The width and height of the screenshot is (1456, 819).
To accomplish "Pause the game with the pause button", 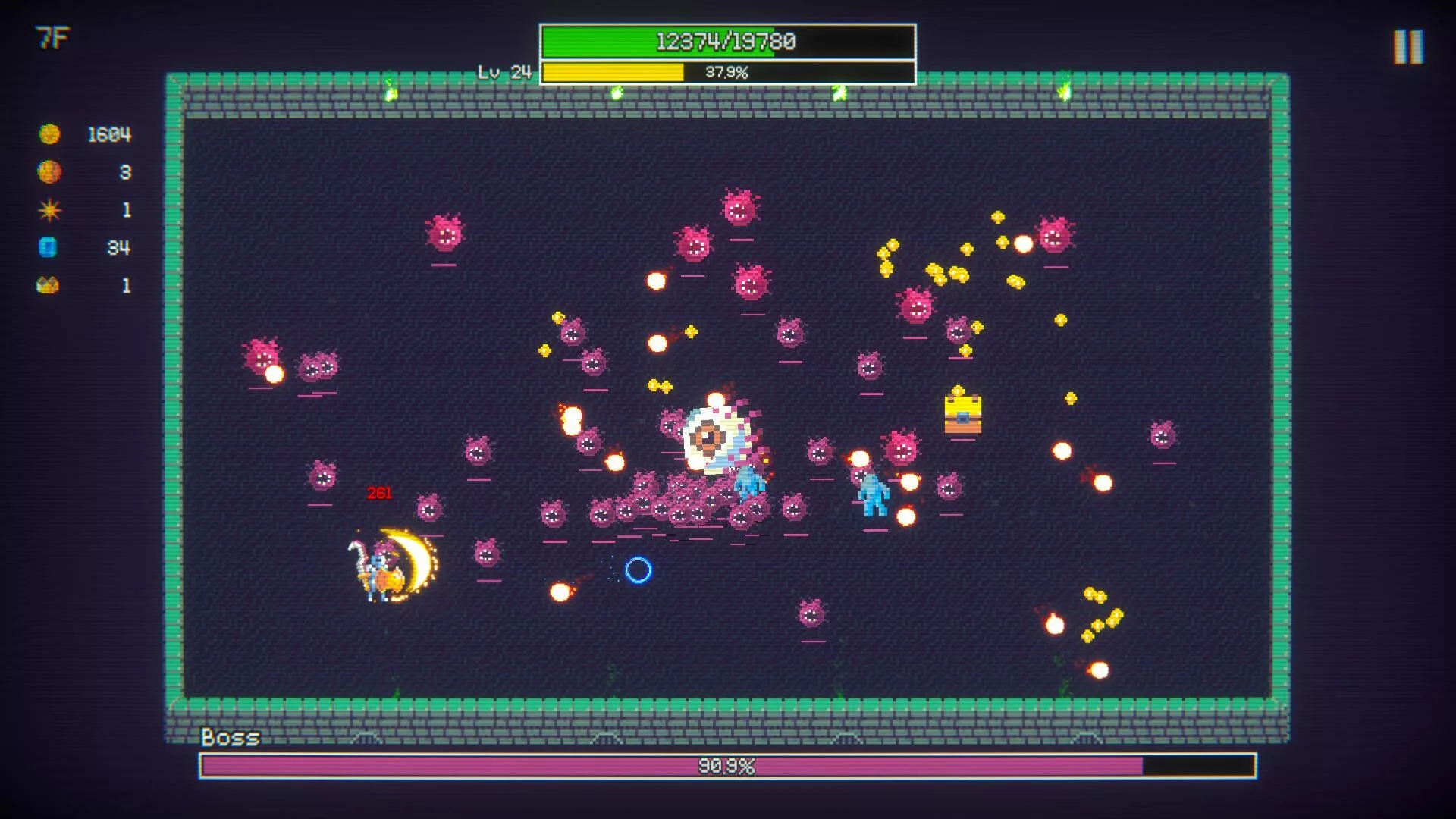I will [x=1407, y=47].
